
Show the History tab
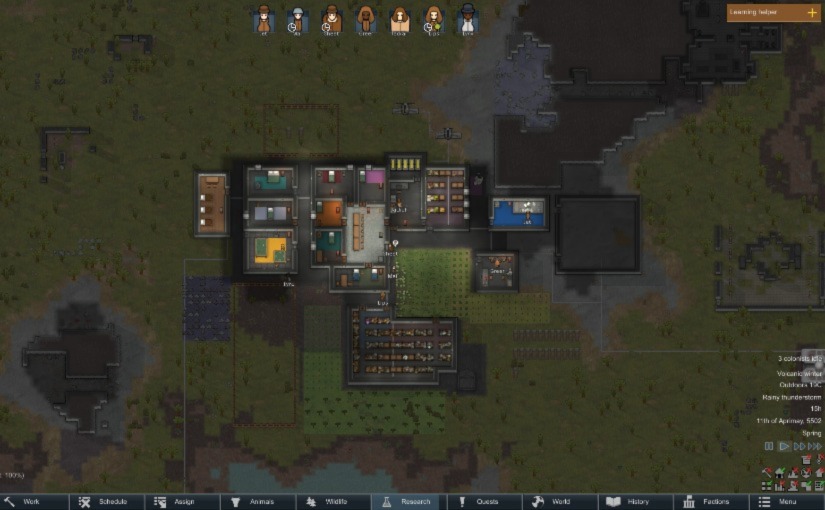click(x=635, y=501)
